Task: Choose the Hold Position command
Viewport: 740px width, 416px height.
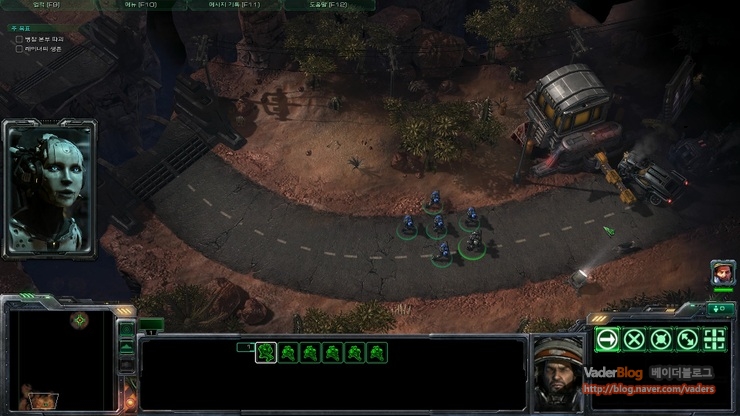Action: [660, 339]
